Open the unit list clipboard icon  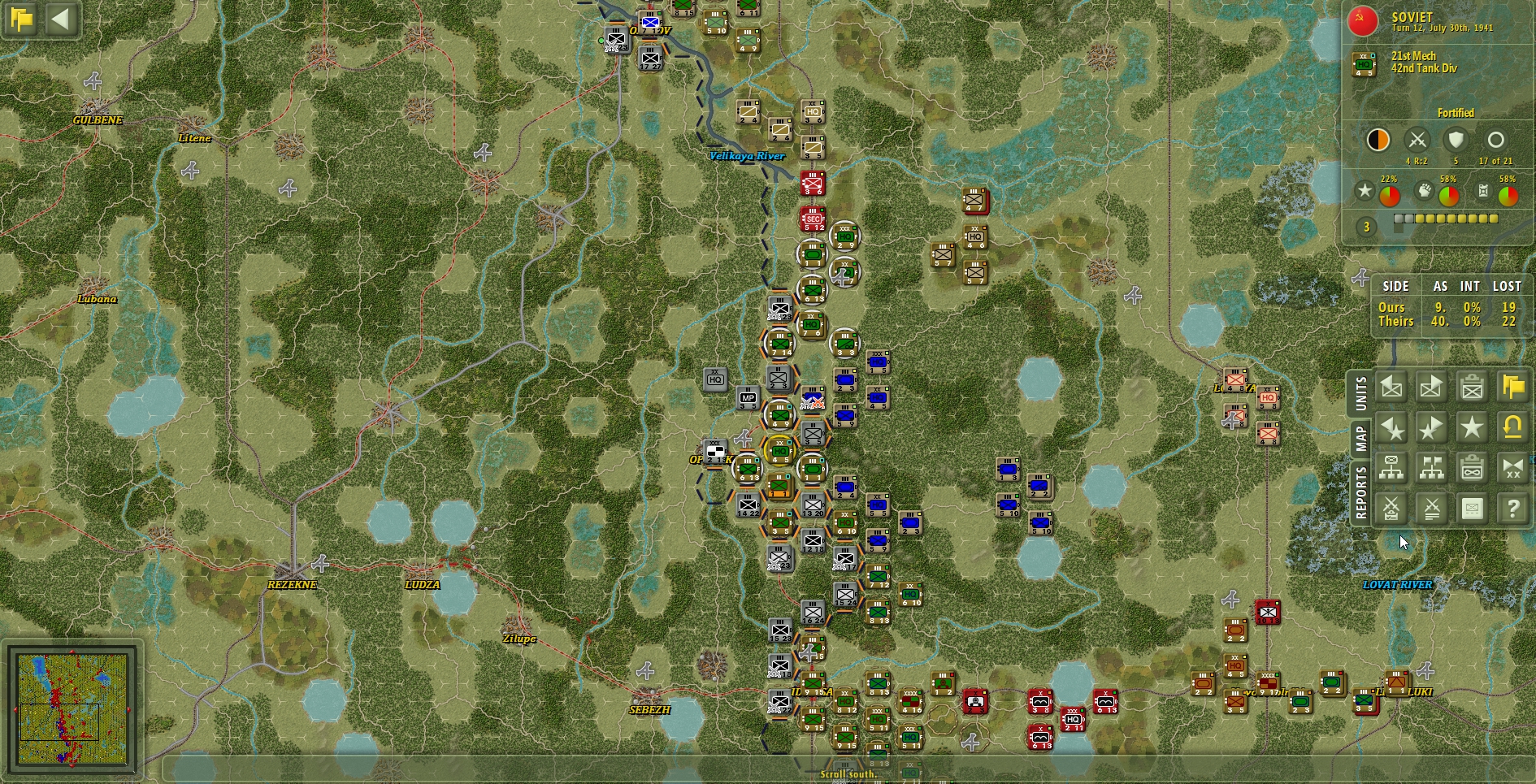[1473, 387]
